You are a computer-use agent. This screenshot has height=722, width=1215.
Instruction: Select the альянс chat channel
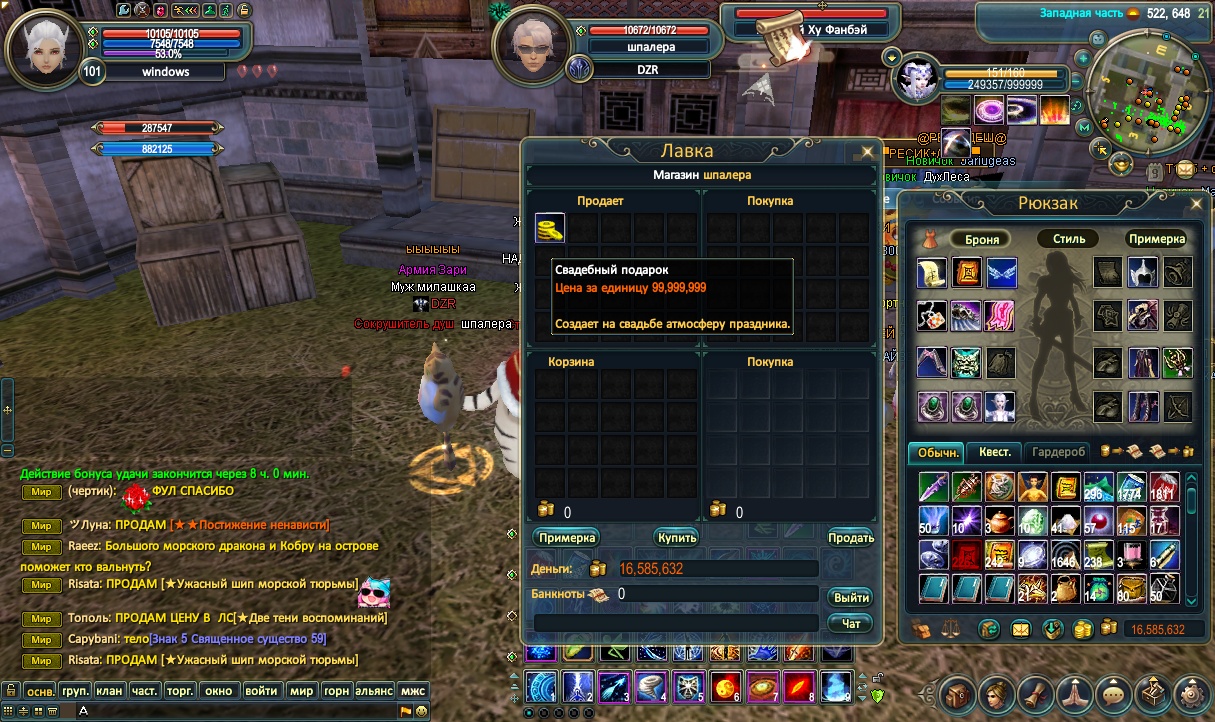[375, 690]
